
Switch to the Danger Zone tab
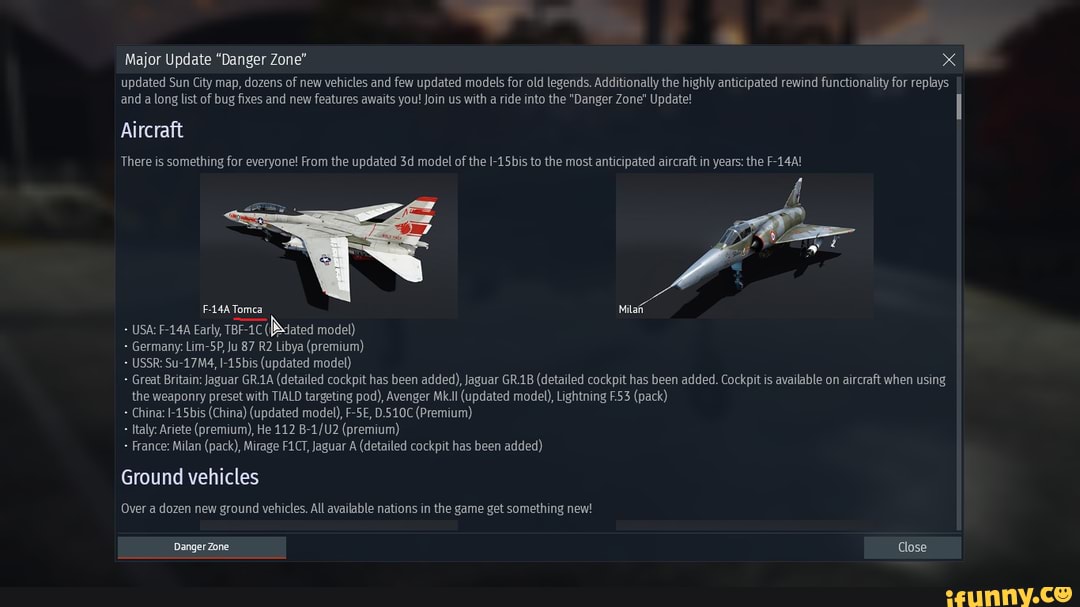click(x=202, y=547)
